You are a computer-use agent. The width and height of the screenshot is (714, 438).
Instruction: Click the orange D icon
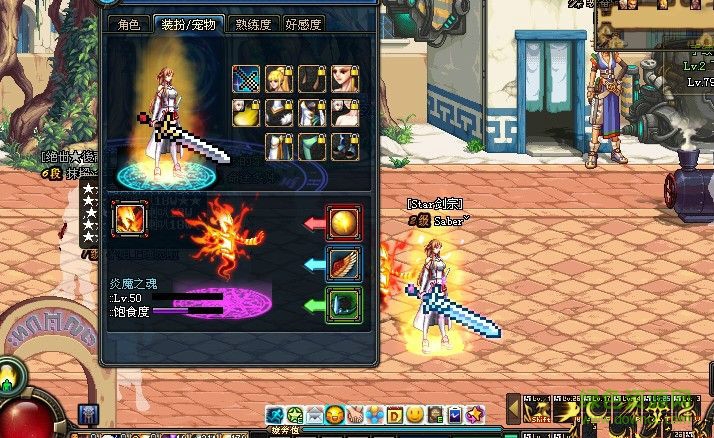point(395,414)
